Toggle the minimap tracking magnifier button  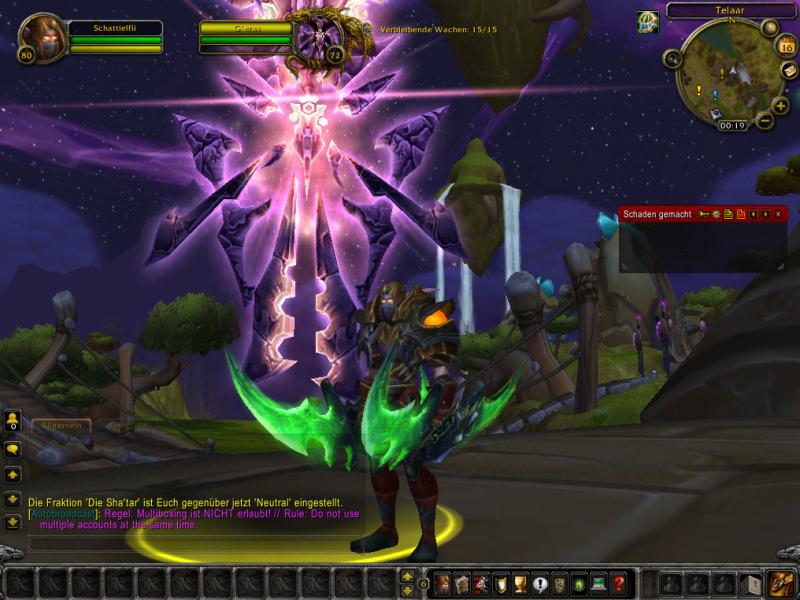672,59
